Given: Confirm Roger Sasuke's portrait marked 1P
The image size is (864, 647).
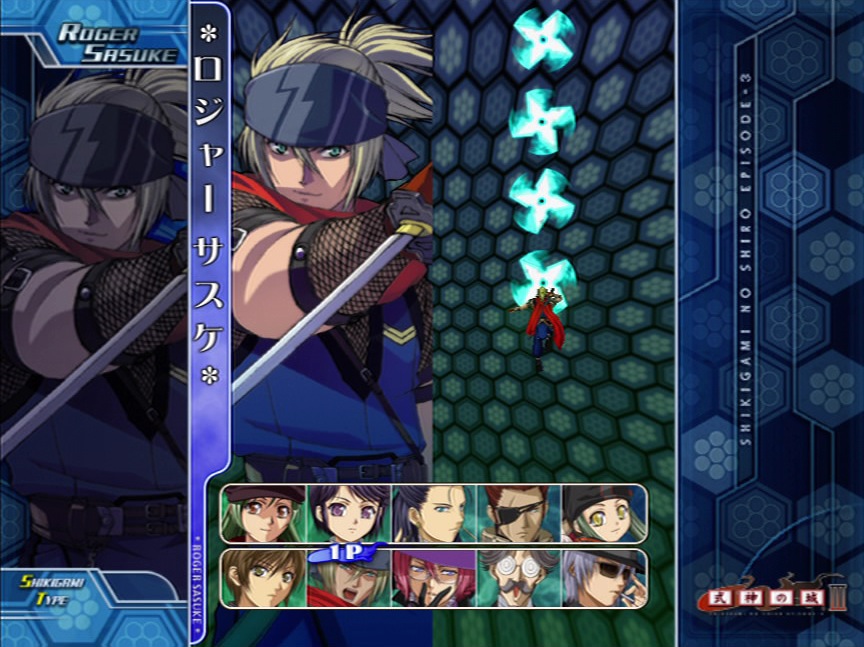Looking at the screenshot, I should (349, 580).
